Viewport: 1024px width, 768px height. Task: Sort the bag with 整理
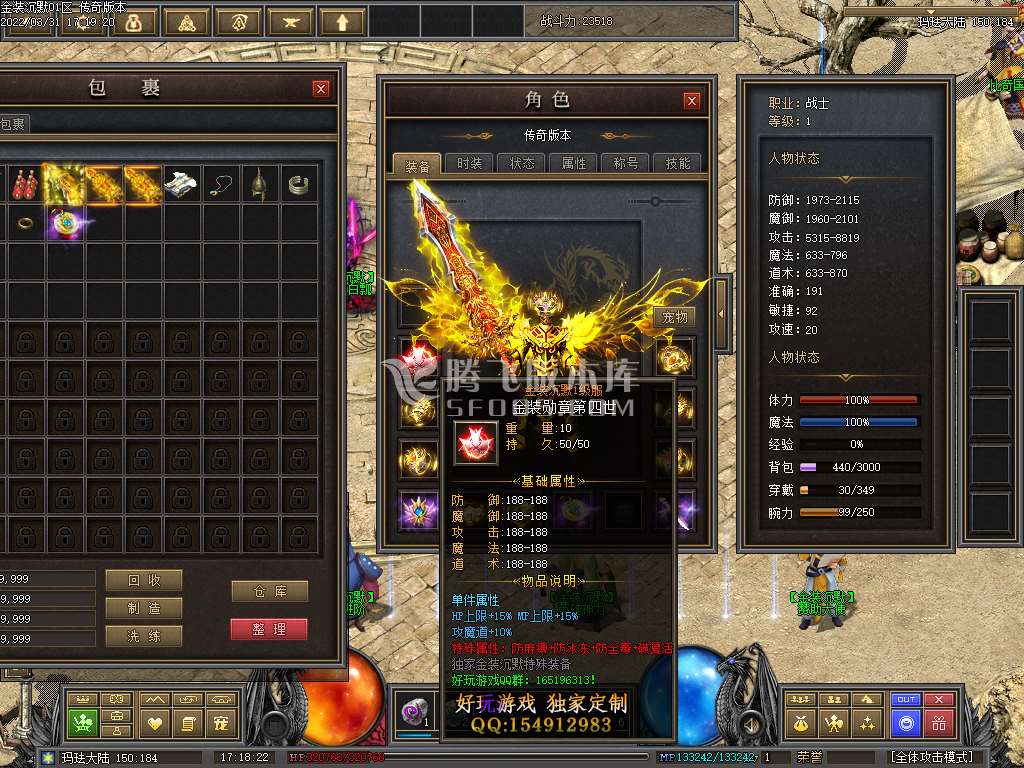click(x=268, y=629)
